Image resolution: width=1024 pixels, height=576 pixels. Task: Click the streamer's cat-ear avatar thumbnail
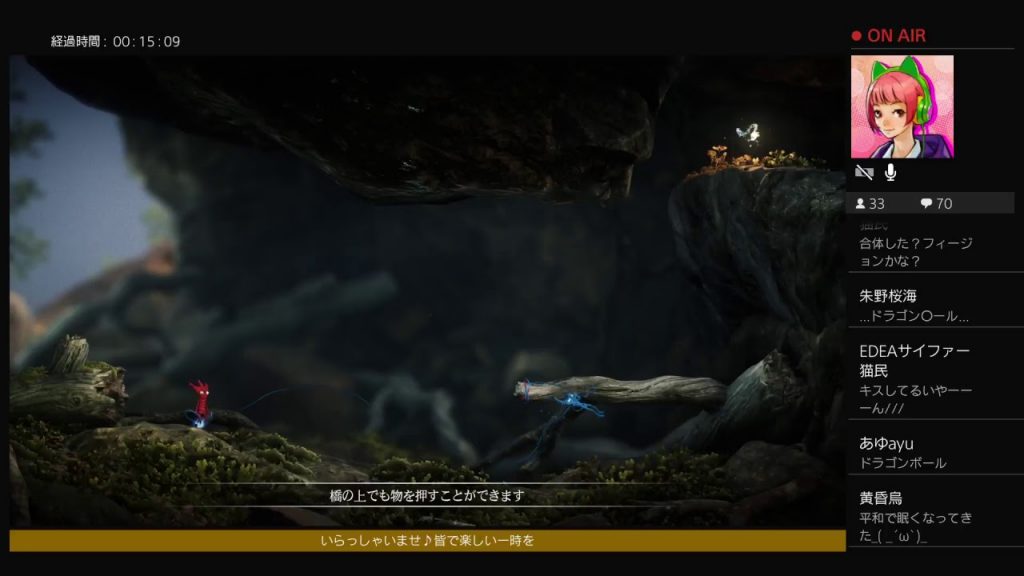click(901, 107)
